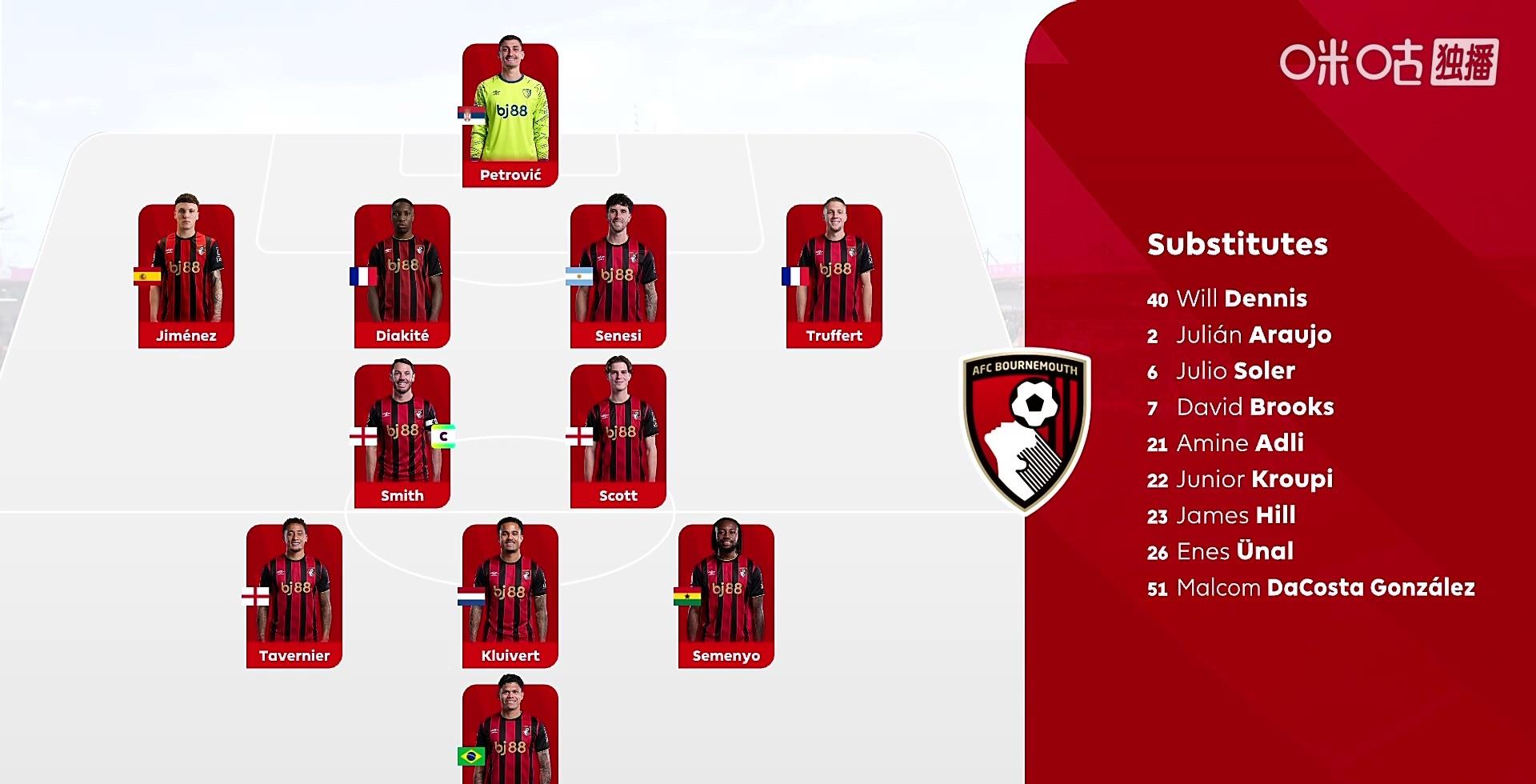Pick the Senesi player card
Image resolution: width=1536 pixels, height=784 pixels.
click(x=618, y=276)
